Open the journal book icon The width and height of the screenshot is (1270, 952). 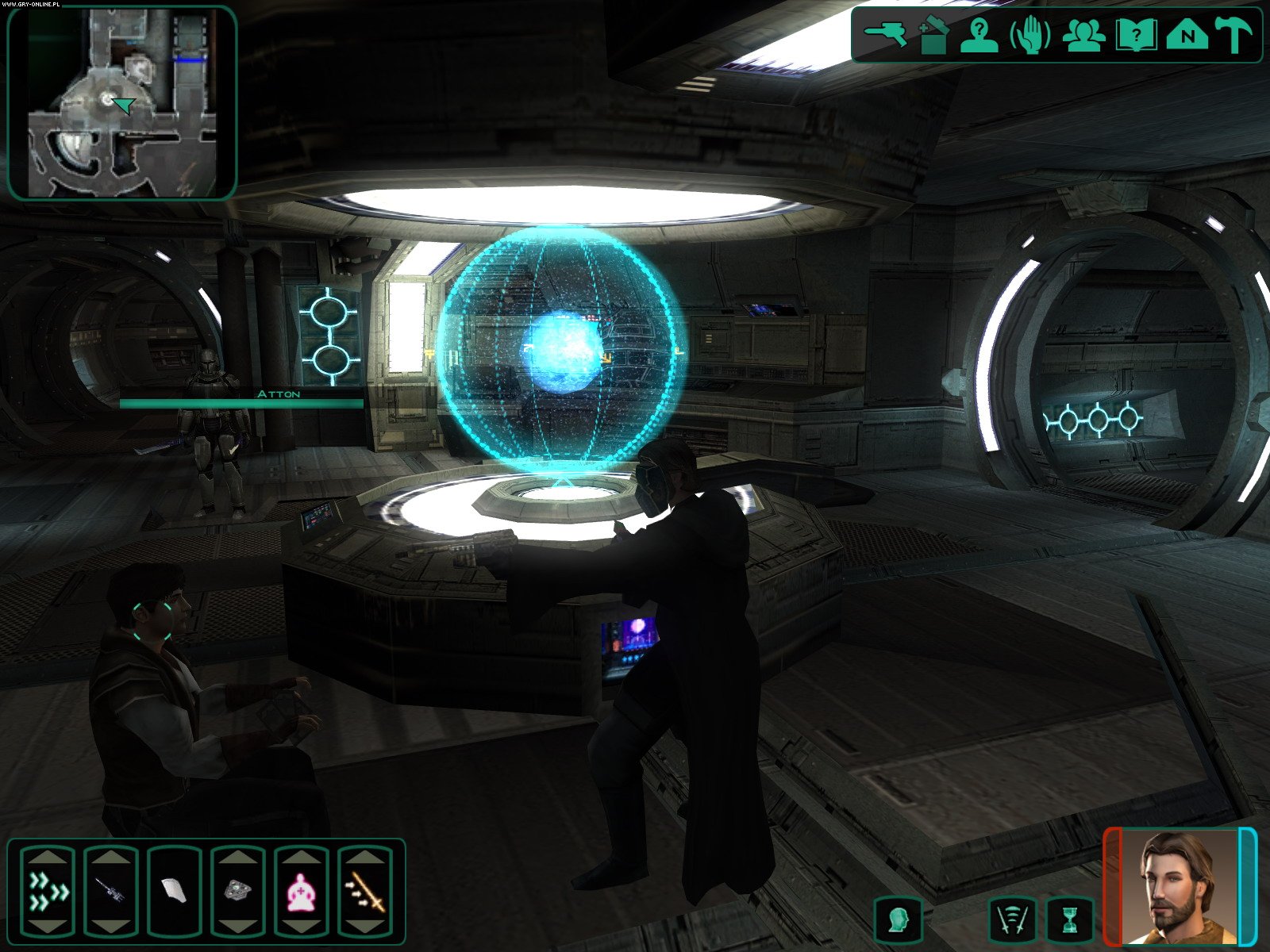pyautogui.click(x=1135, y=35)
